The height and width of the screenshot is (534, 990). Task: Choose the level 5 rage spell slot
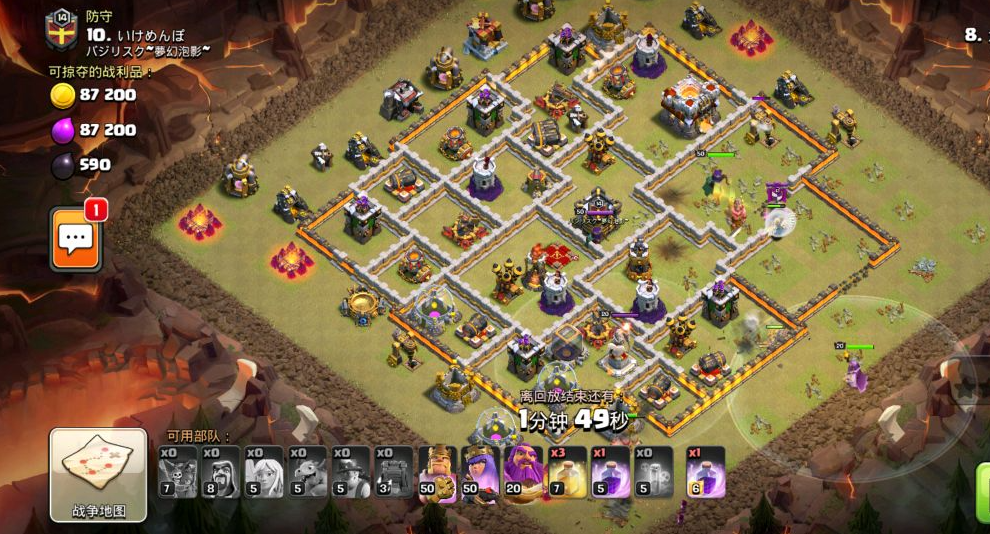610,471
